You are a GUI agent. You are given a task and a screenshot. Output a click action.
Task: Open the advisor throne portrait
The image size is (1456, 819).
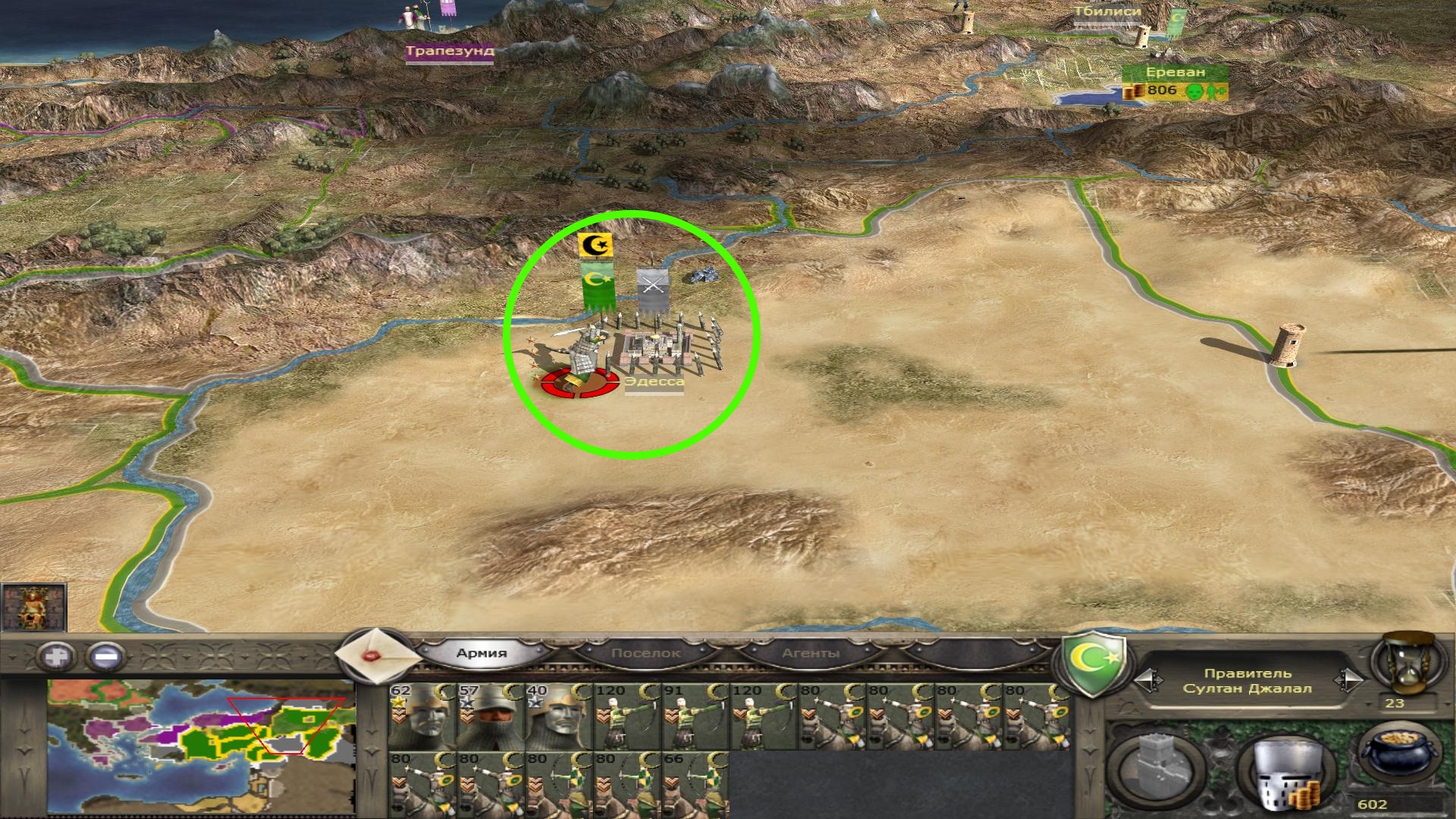click(x=33, y=607)
